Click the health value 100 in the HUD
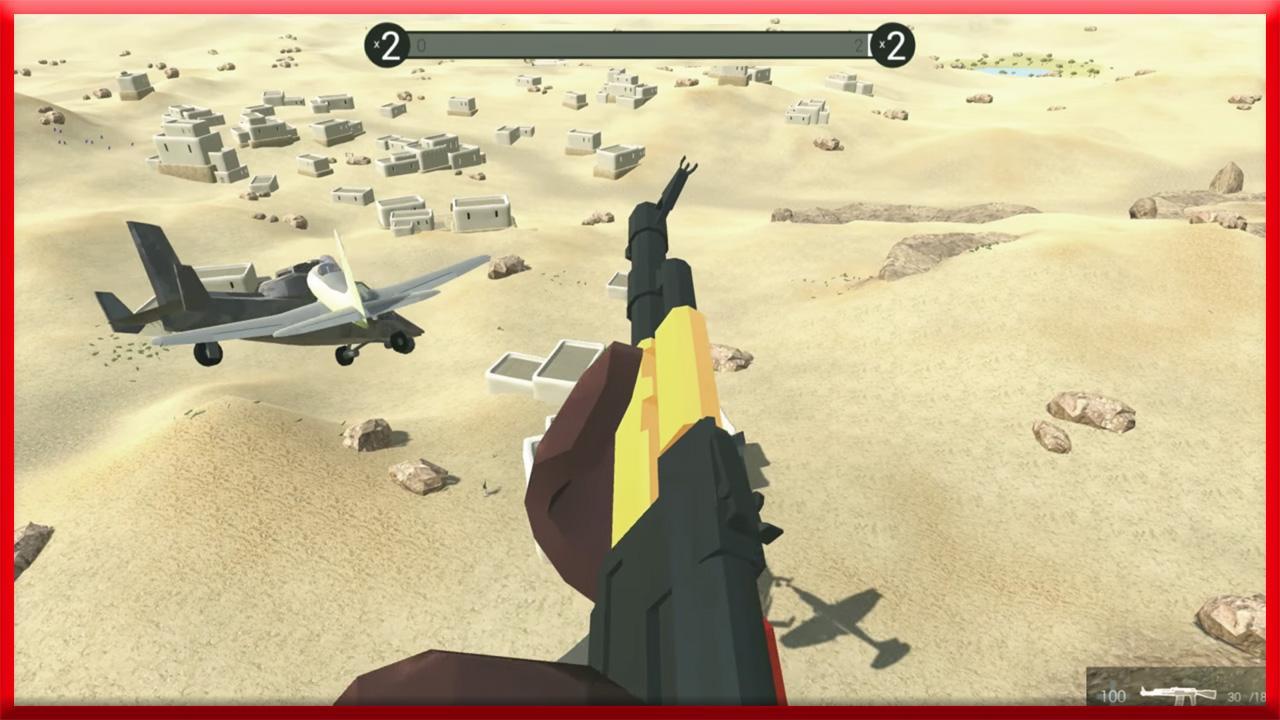This screenshot has height=720, width=1280. click(1113, 696)
